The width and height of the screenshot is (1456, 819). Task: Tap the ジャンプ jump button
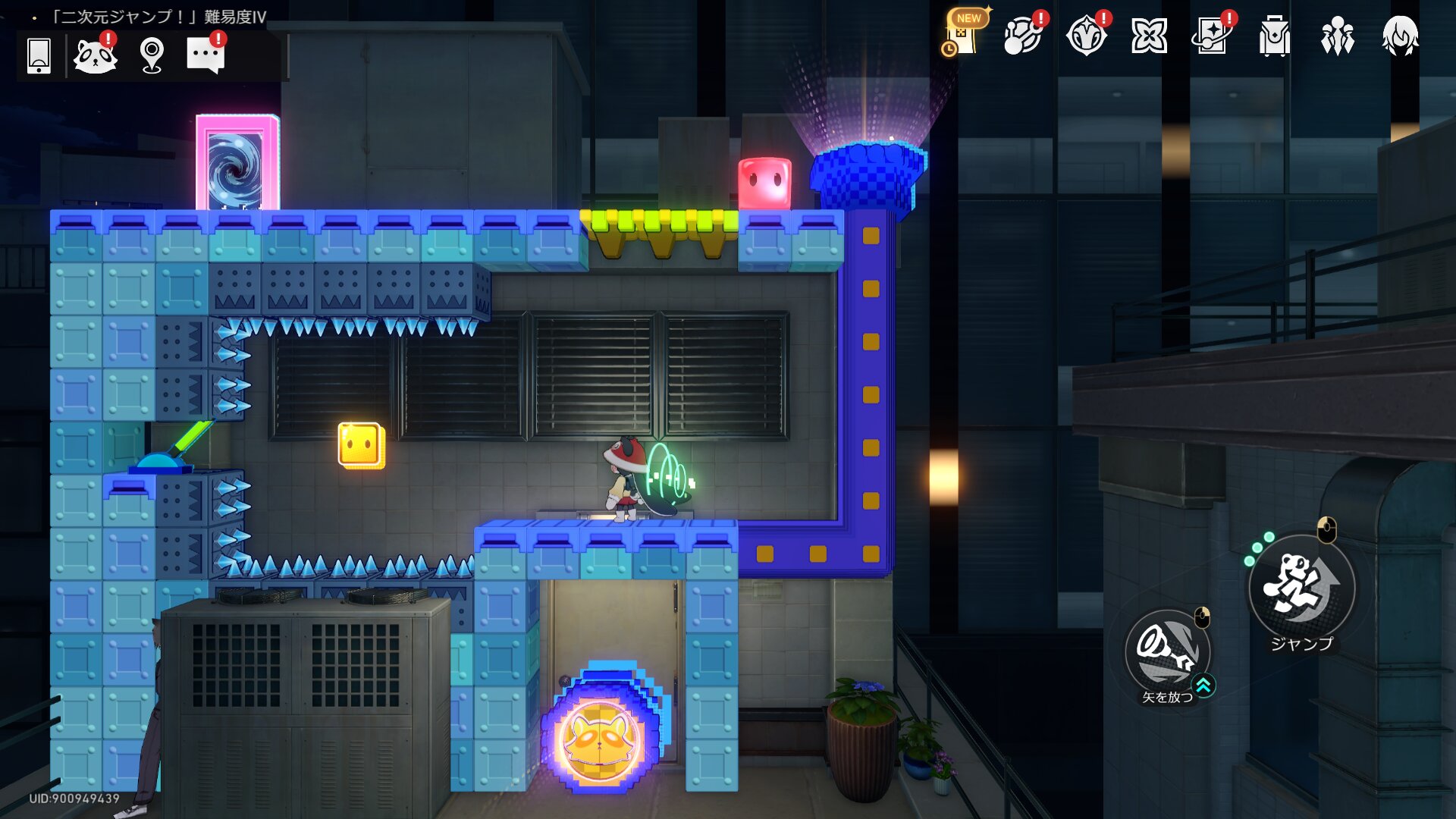pos(1301,586)
